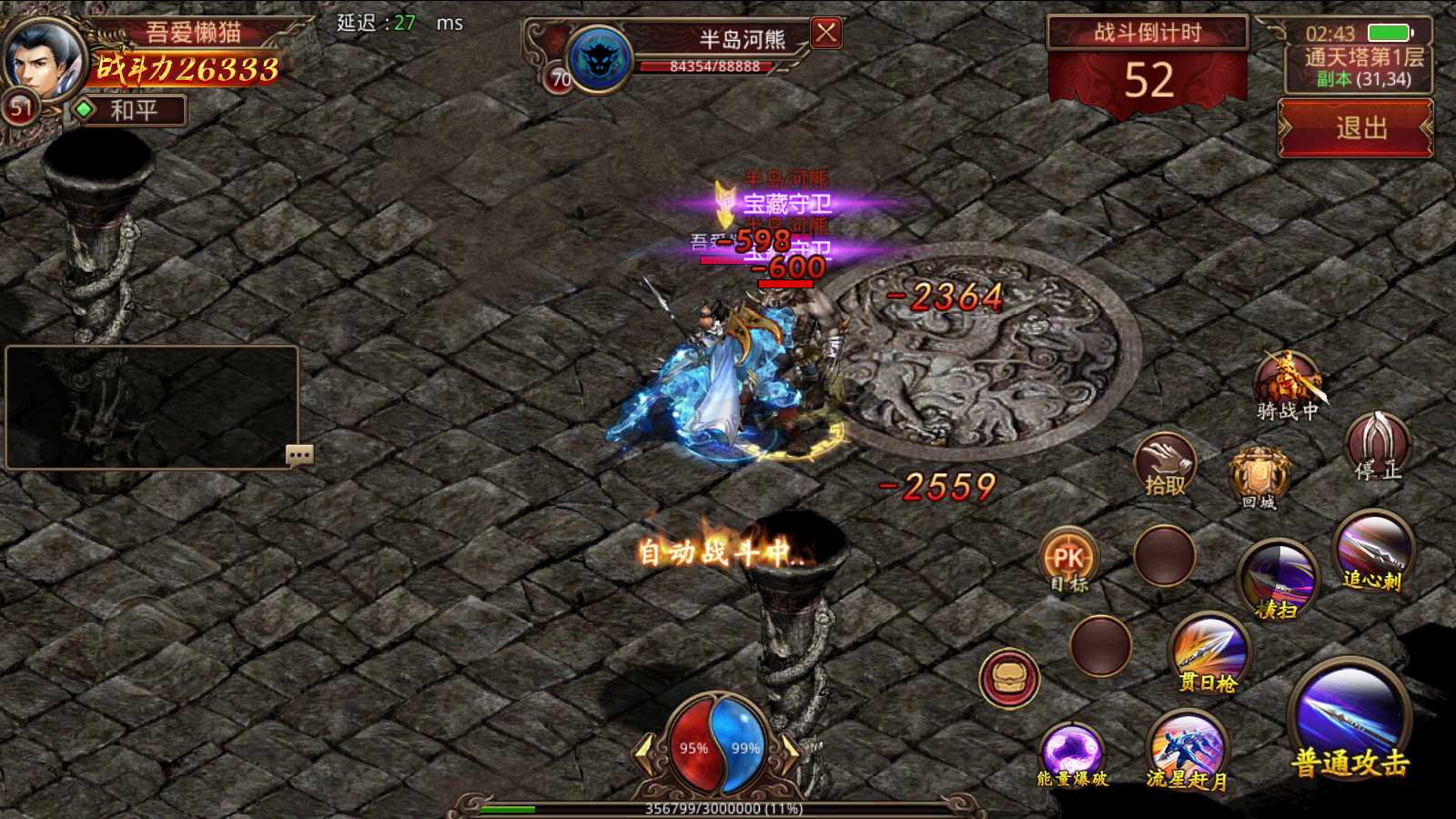Cast the 追心刺 skill

click(1373, 549)
